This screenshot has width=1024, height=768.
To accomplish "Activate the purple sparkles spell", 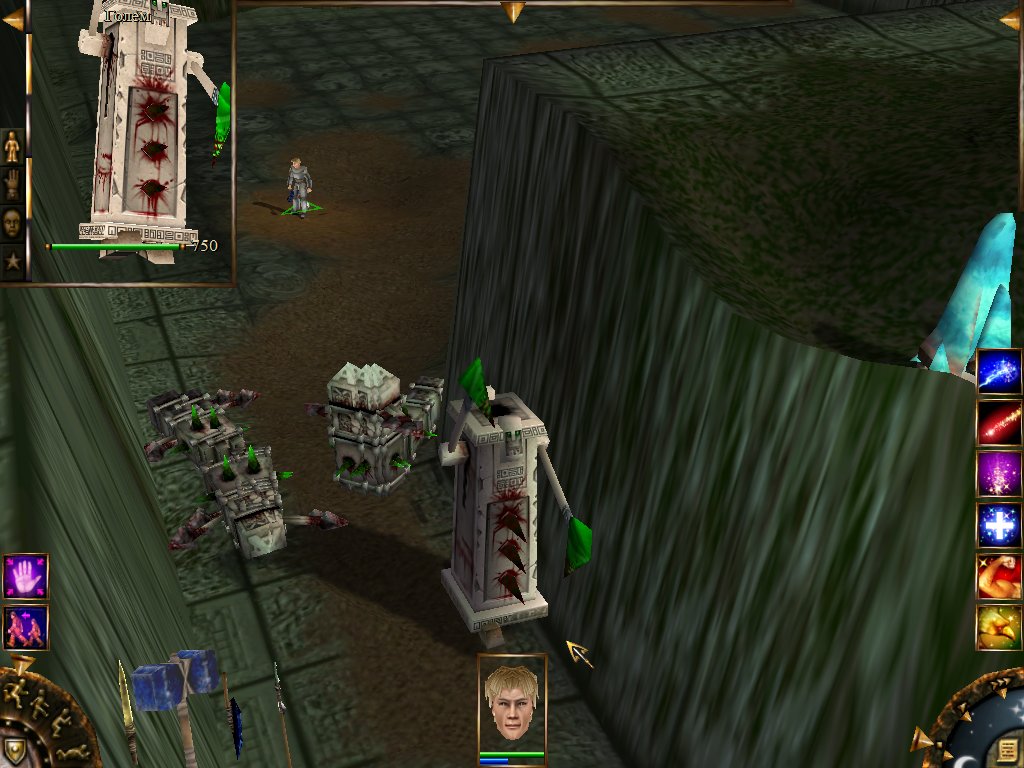I will (999, 474).
